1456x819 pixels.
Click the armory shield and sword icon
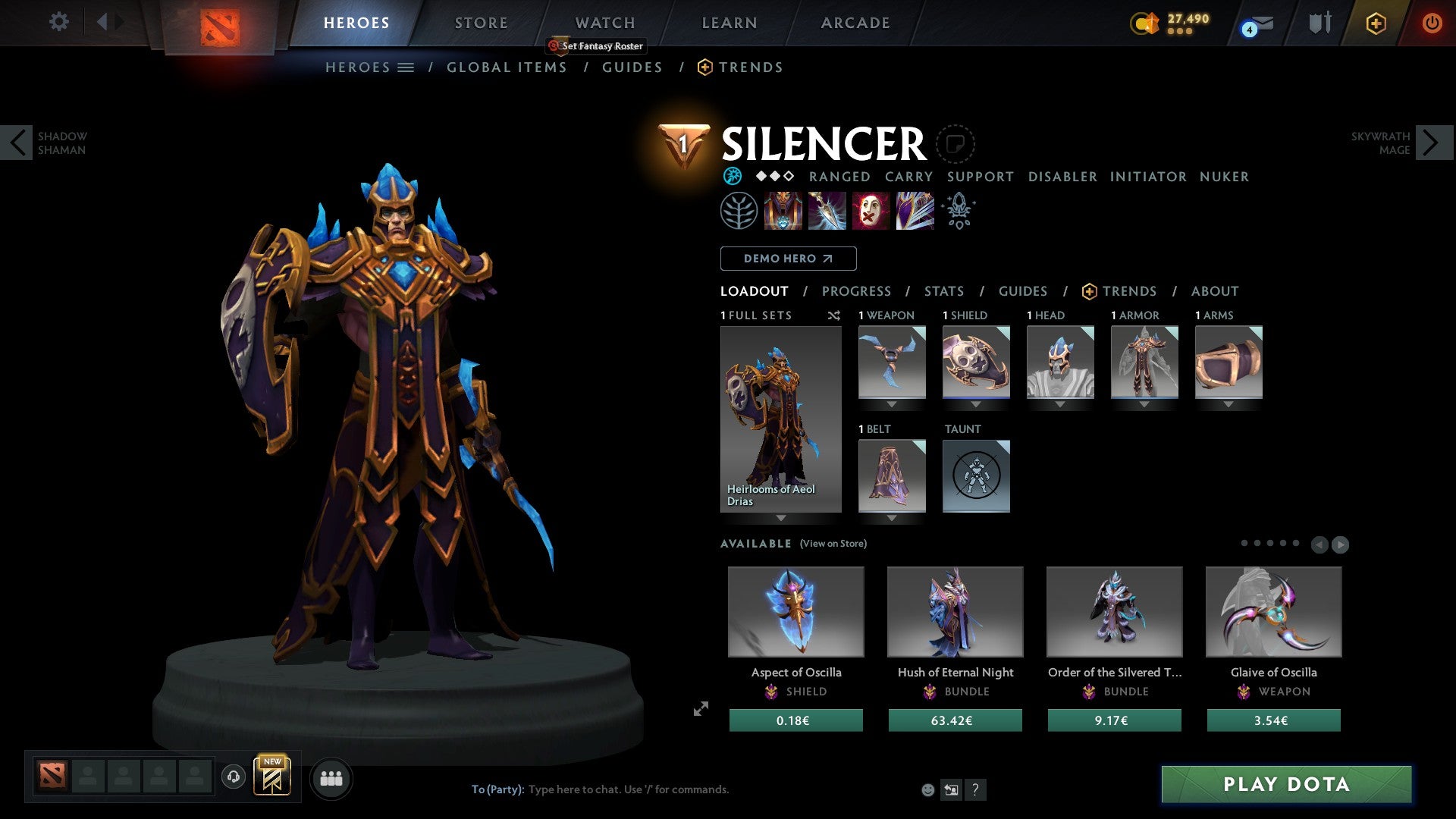click(1318, 23)
